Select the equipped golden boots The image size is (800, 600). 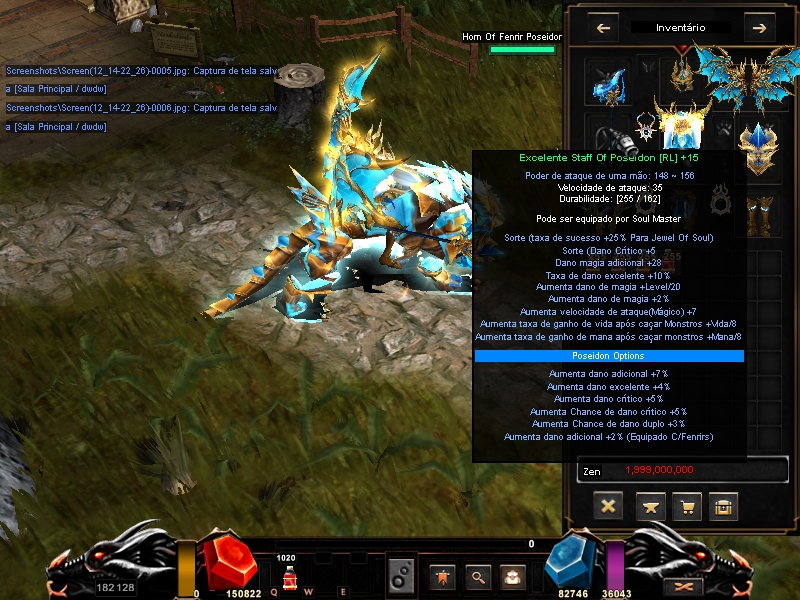pos(760,210)
